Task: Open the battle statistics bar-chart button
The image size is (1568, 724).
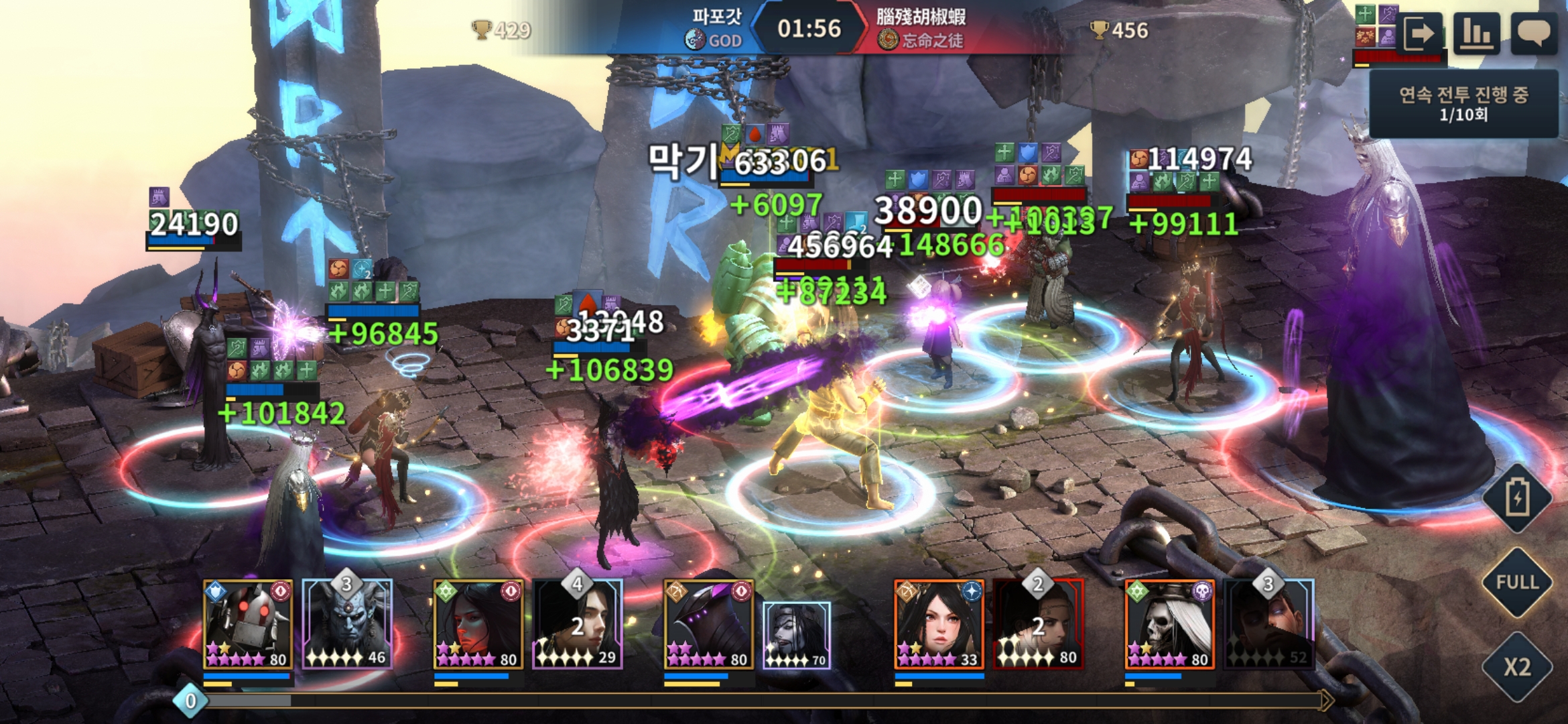Action: pyautogui.click(x=1476, y=34)
